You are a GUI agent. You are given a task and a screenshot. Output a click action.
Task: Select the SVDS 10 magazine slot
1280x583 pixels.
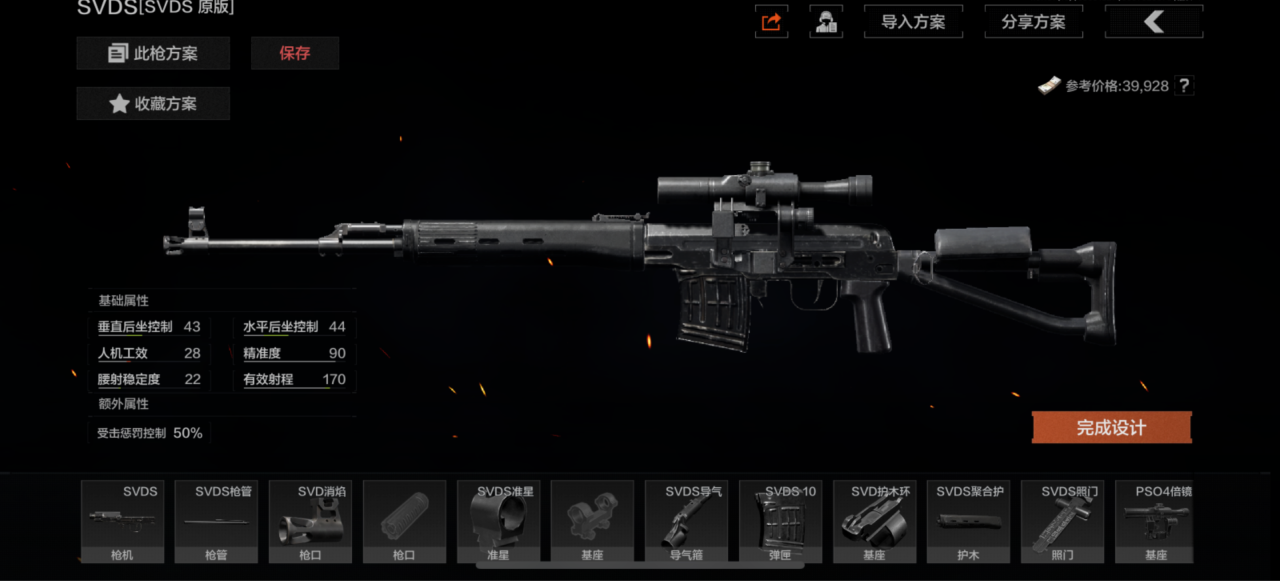780,521
